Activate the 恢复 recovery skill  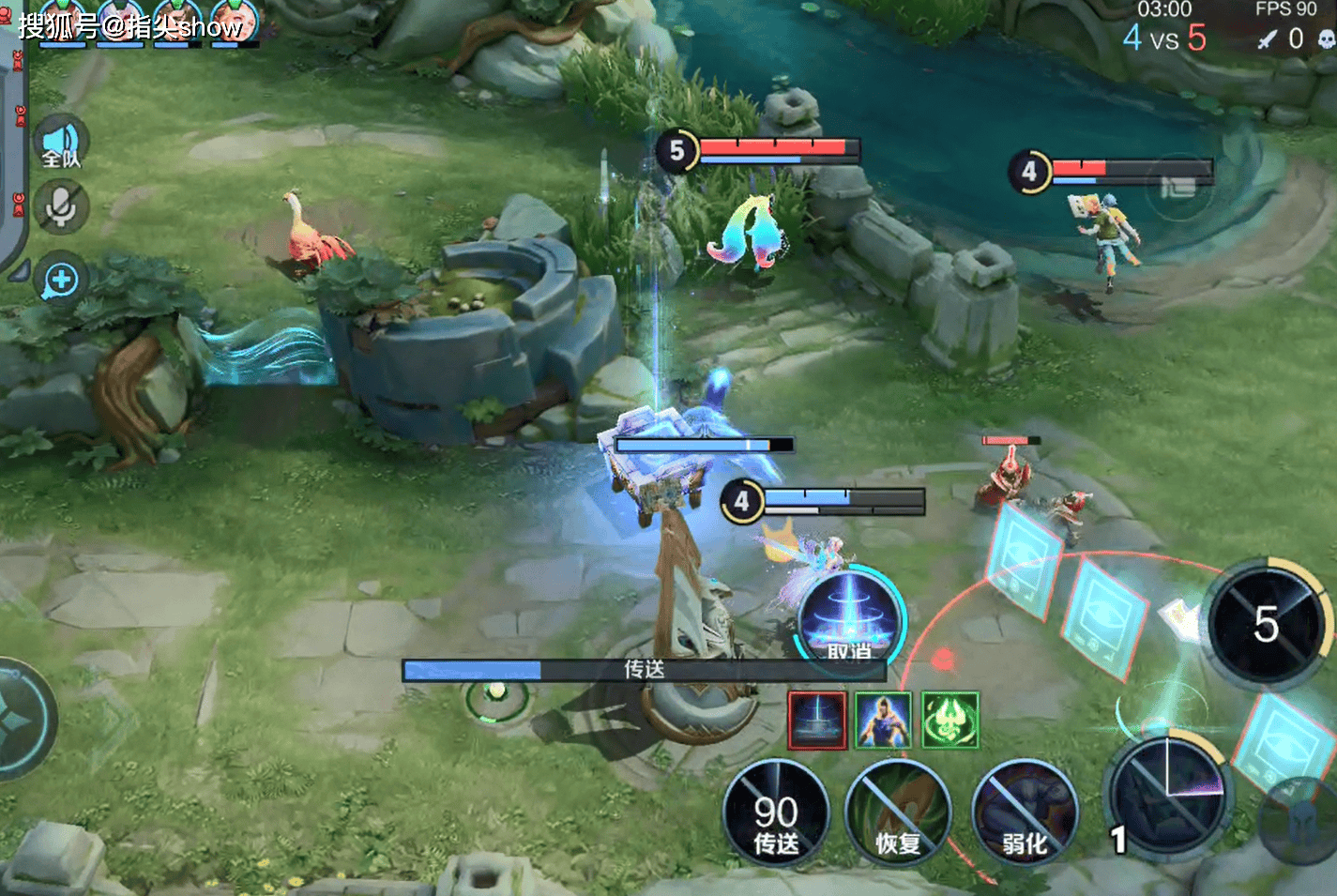coord(897,813)
